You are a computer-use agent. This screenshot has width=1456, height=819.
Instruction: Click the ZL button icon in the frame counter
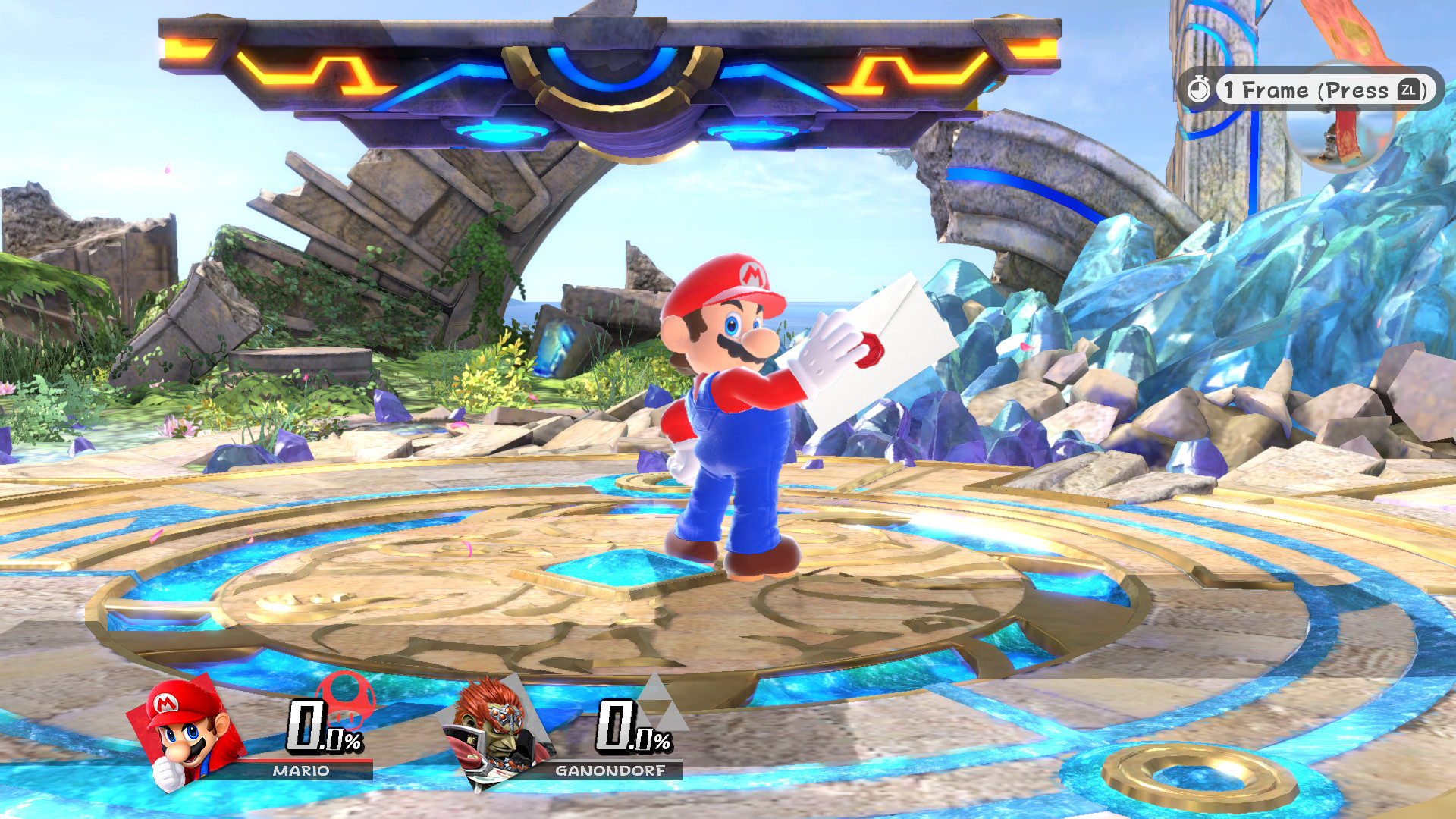point(1407,89)
